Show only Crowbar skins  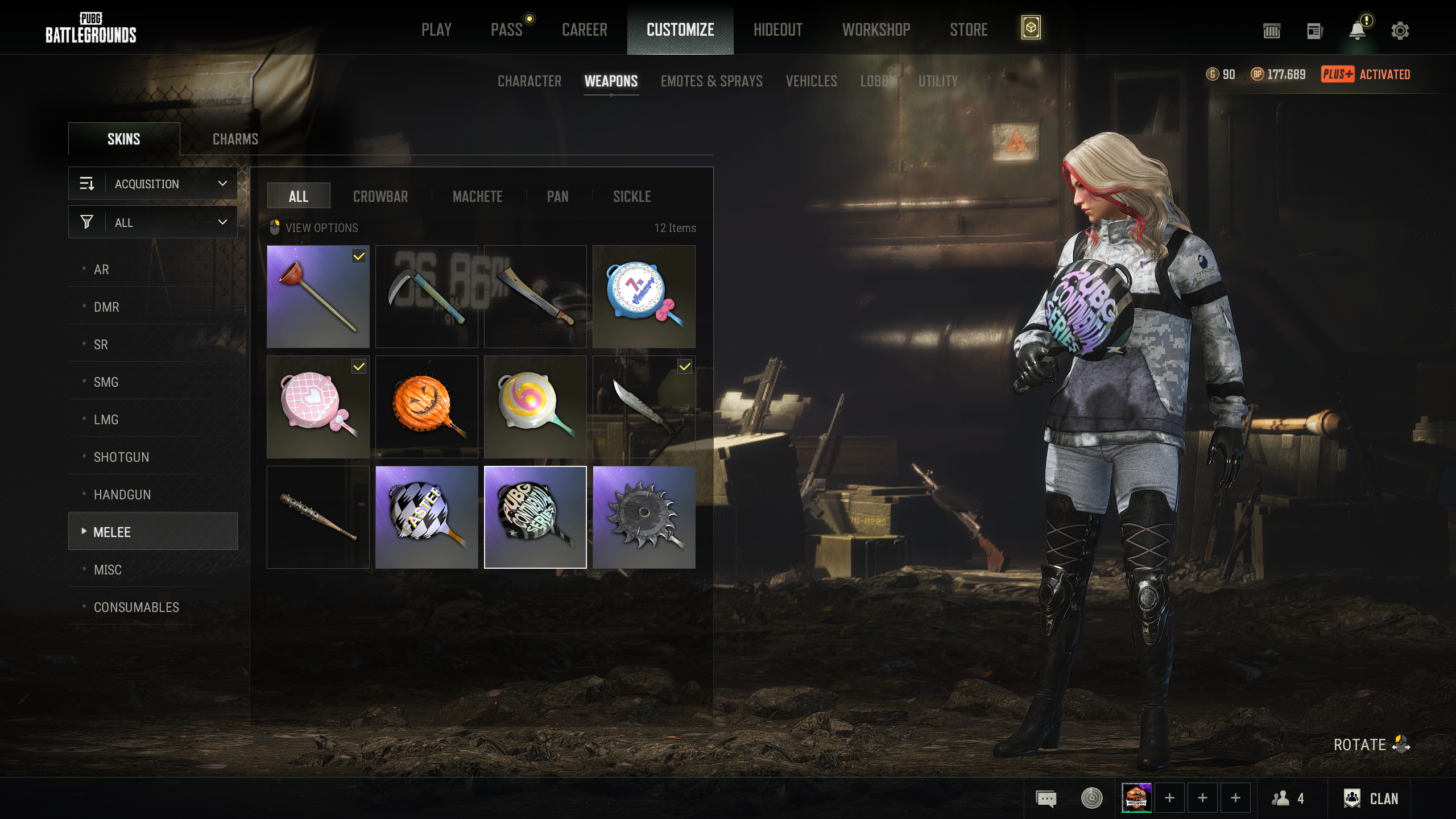[380, 197]
